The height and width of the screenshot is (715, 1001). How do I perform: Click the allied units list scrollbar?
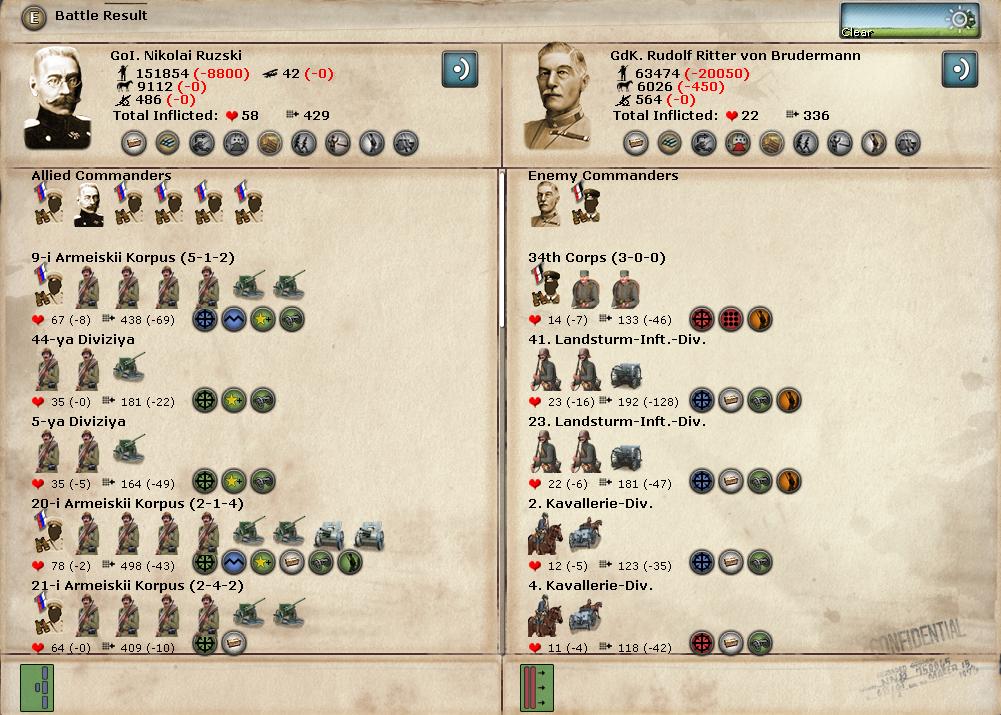(x=502, y=250)
